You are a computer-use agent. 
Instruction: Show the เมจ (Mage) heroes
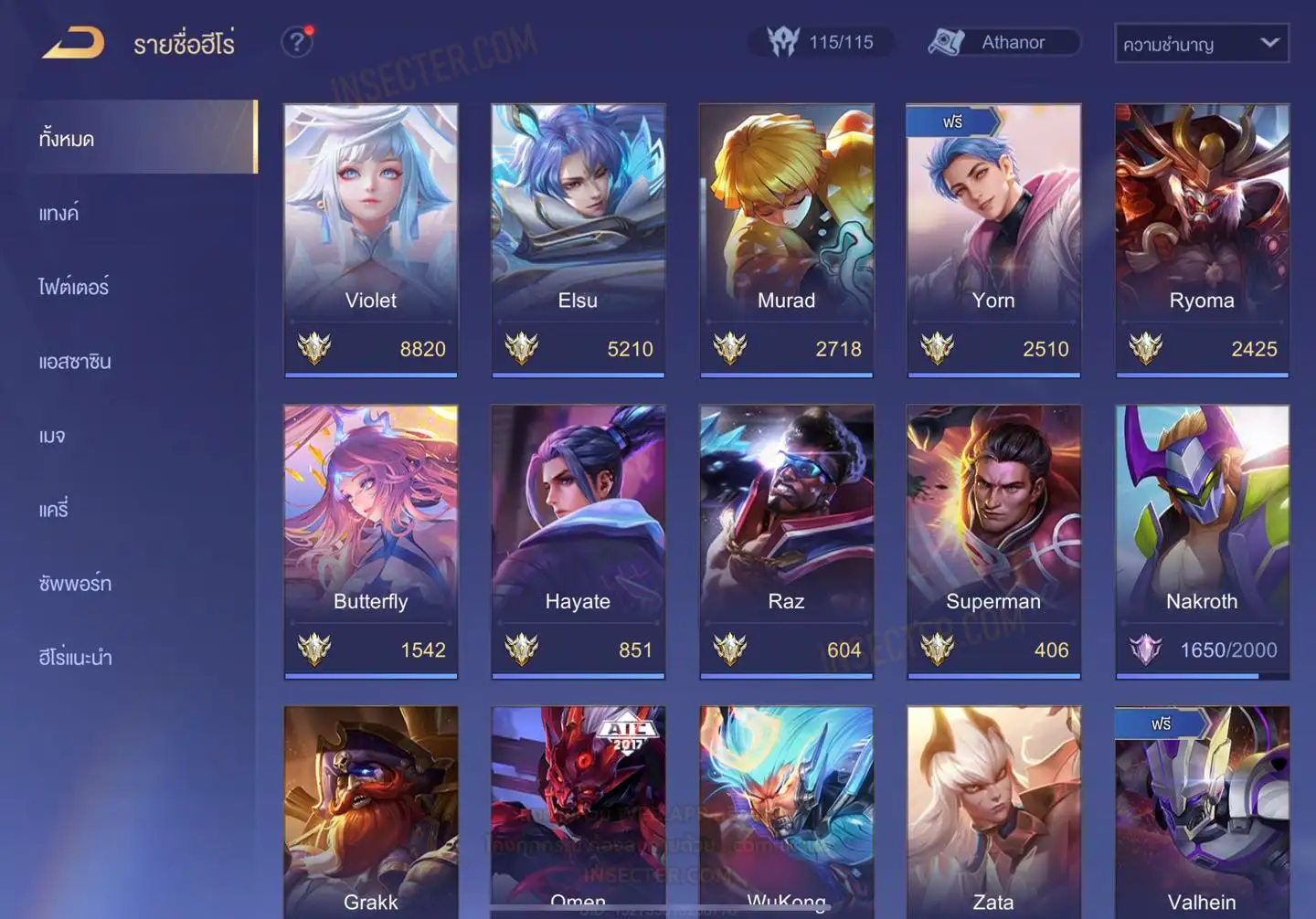52,436
